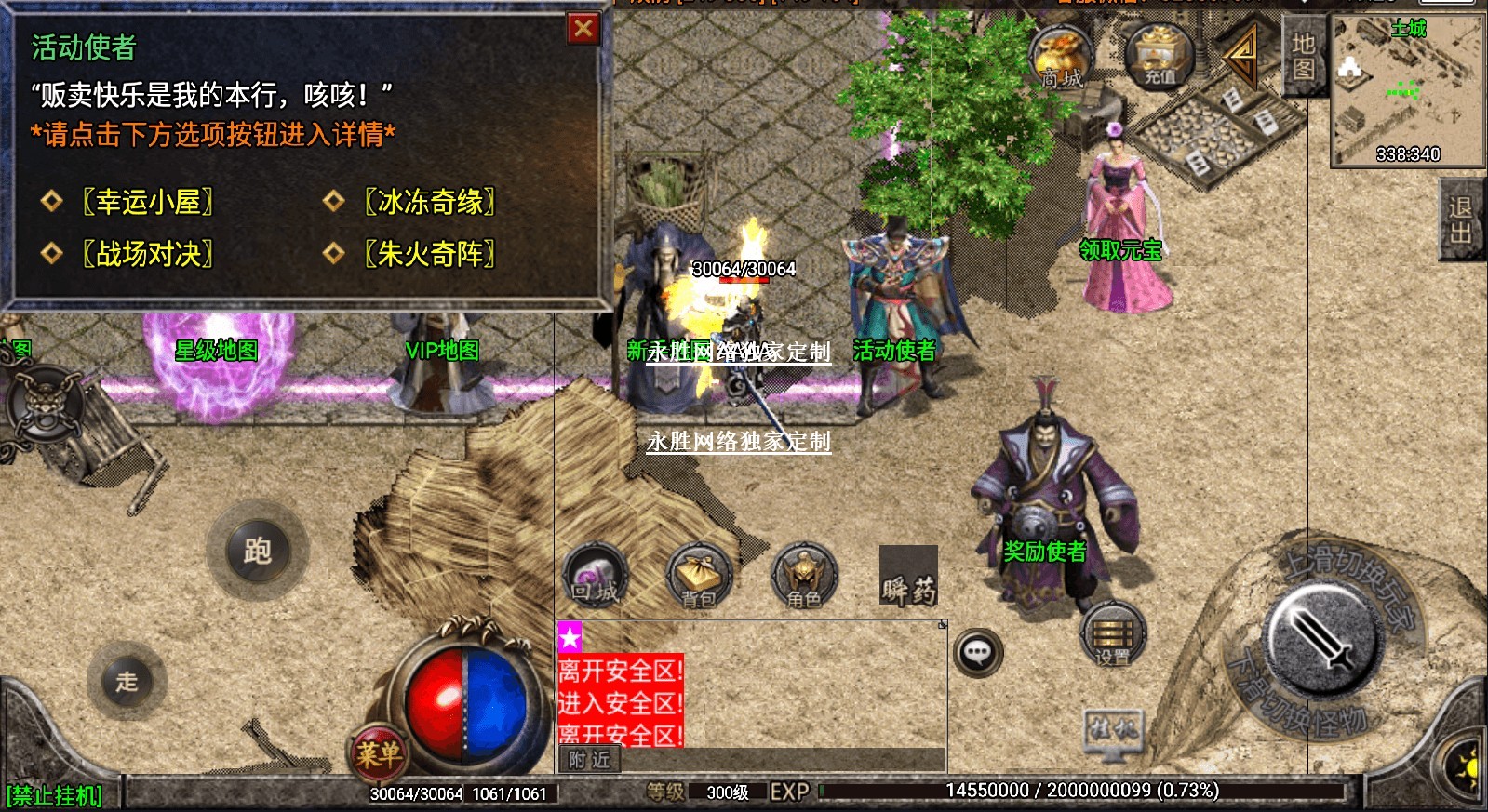Open the 设置 settings icon
The width and height of the screenshot is (1488, 812).
pyautogui.click(x=1112, y=634)
